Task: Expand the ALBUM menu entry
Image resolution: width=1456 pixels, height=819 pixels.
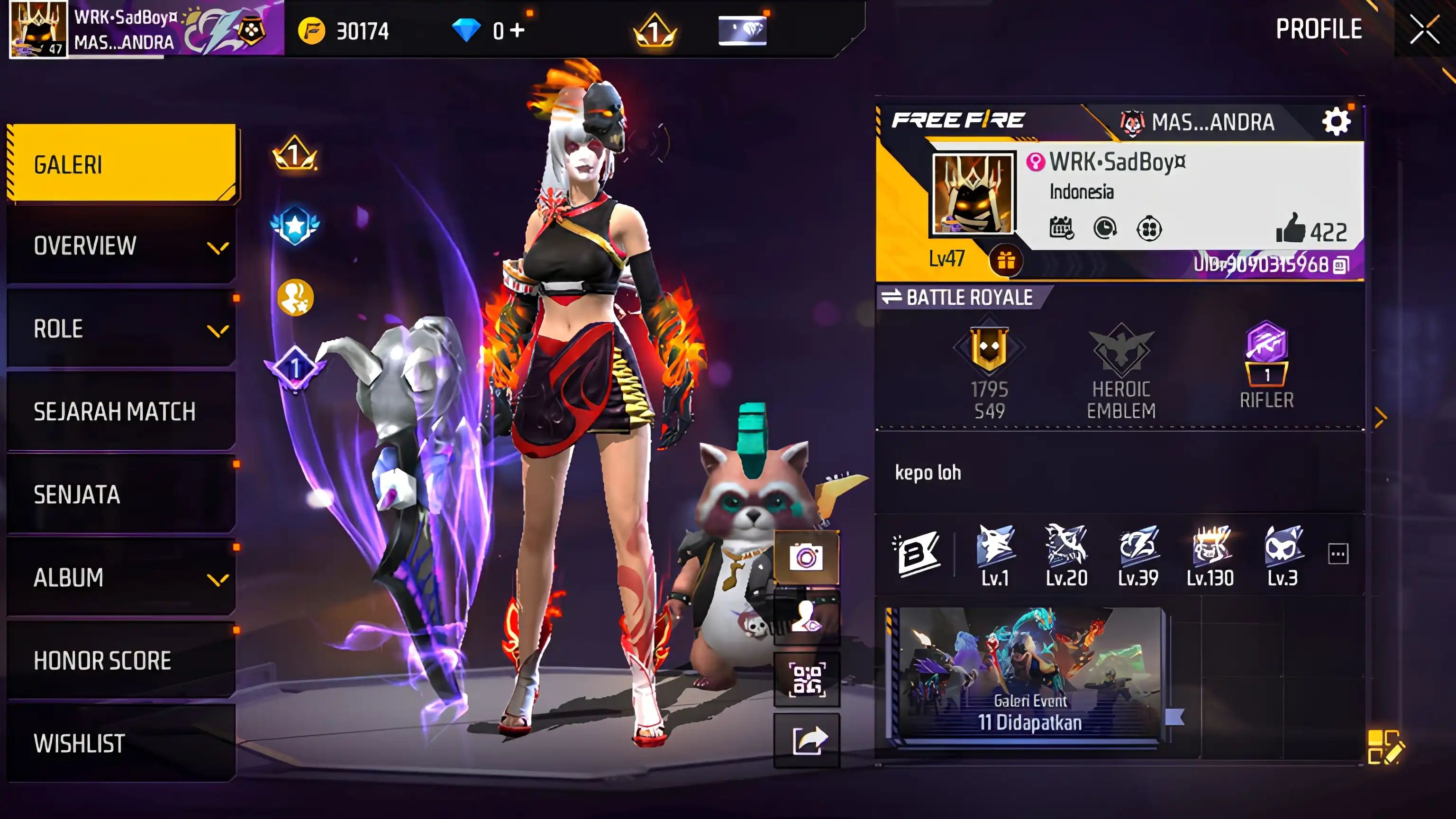Action: (x=121, y=578)
